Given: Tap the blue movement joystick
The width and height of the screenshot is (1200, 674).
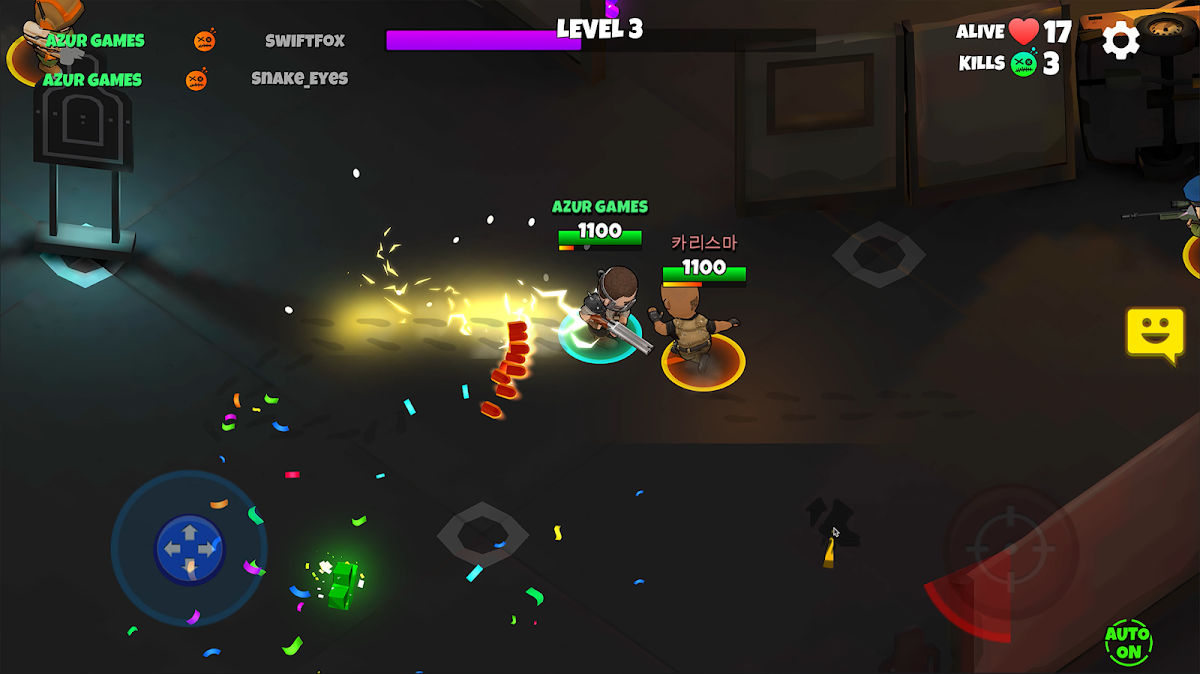Looking at the screenshot, I should pyautogui.click(x=190, y=550).
